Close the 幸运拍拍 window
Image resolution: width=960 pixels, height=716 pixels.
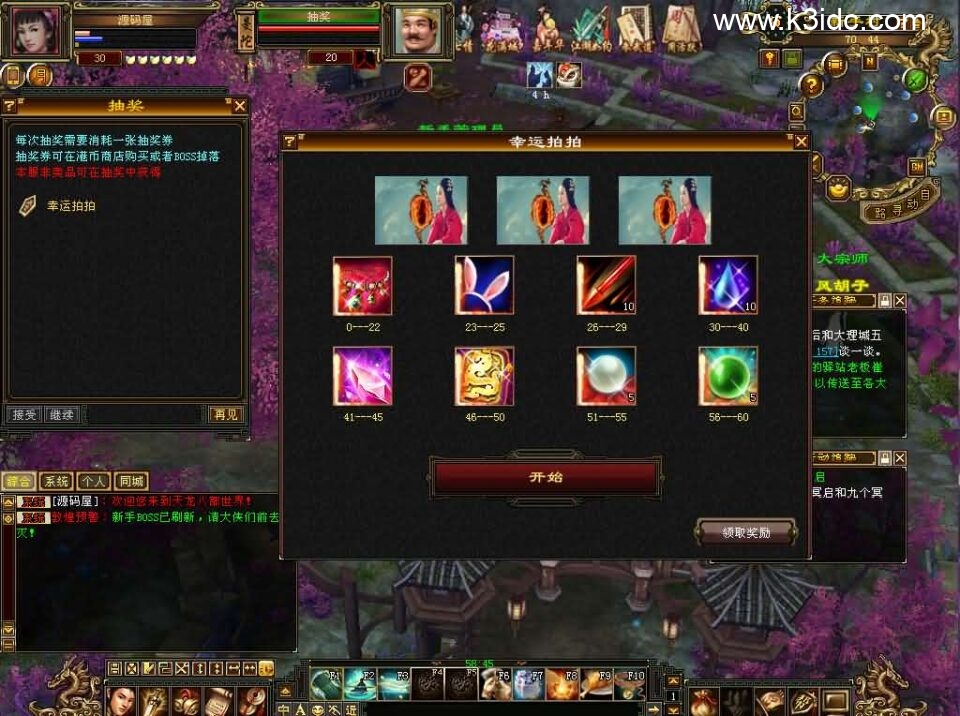click(801, 142)
